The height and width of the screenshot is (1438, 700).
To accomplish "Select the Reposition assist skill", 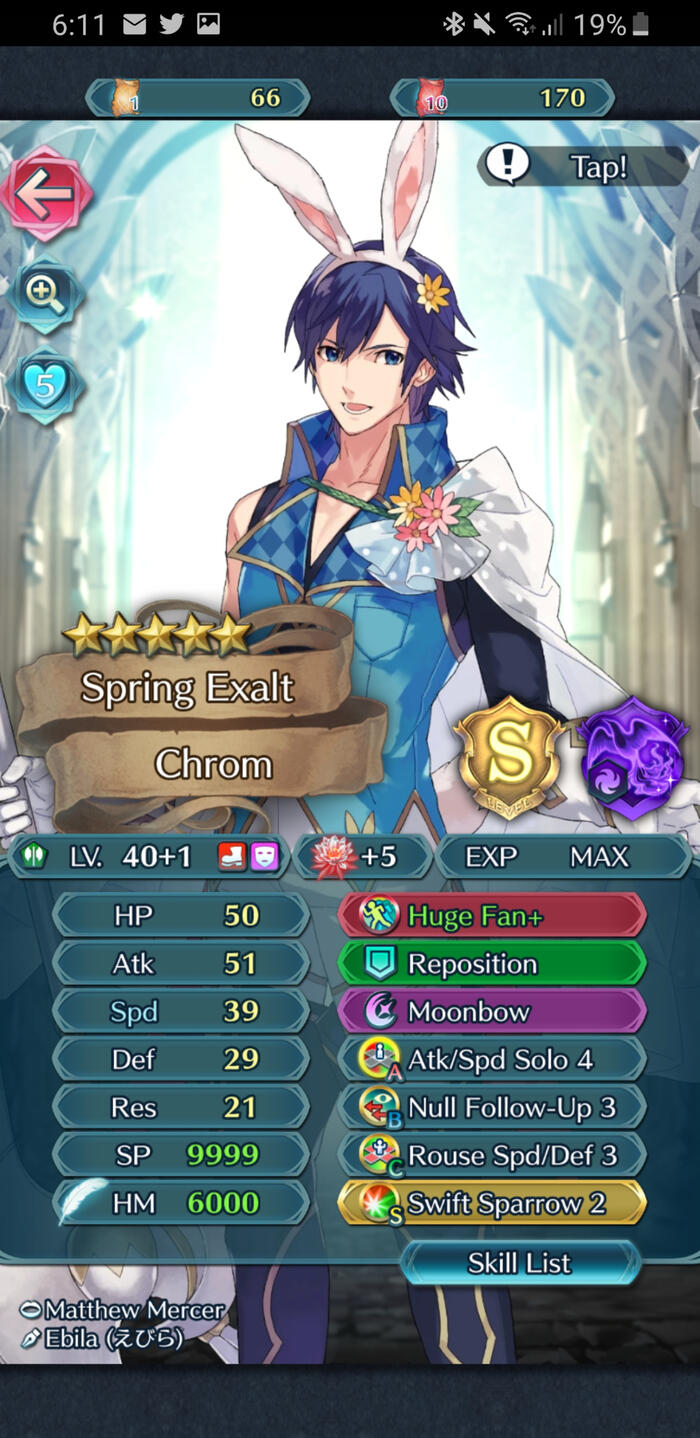I will tap(492, 963).
